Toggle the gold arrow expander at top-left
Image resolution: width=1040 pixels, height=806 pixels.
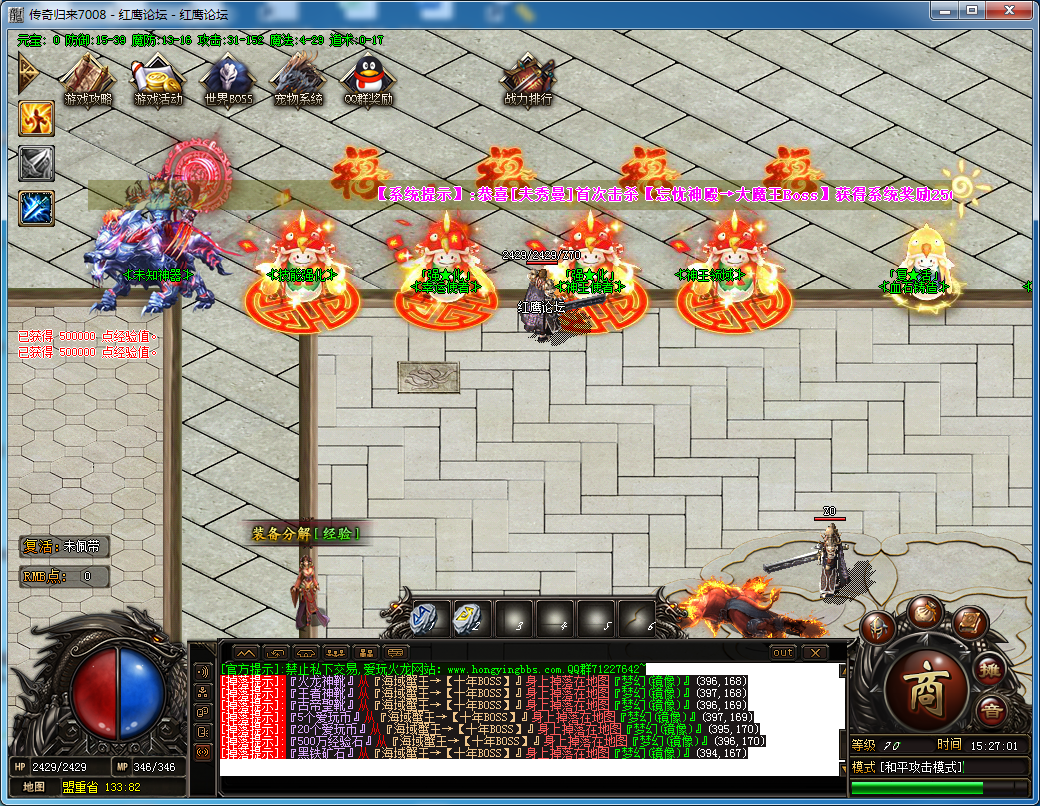[x=27, y=72]
